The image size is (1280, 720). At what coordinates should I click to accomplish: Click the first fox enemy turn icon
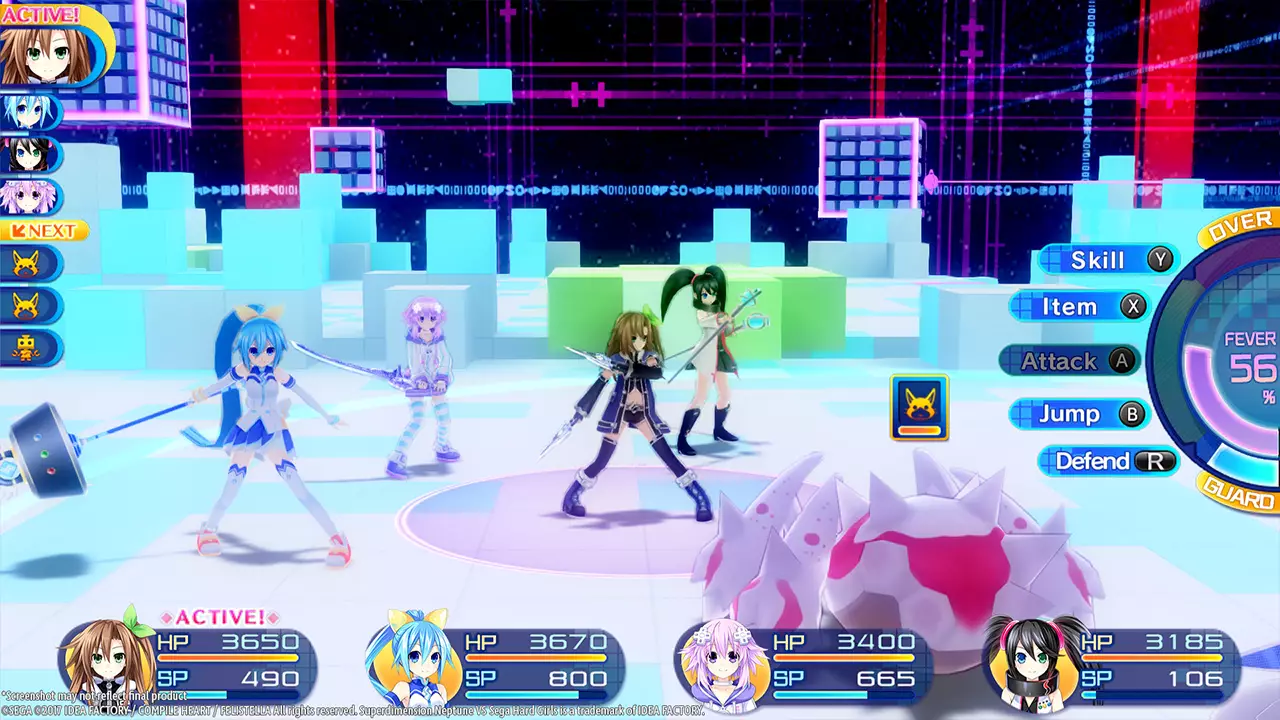click(x=25, y=263)
